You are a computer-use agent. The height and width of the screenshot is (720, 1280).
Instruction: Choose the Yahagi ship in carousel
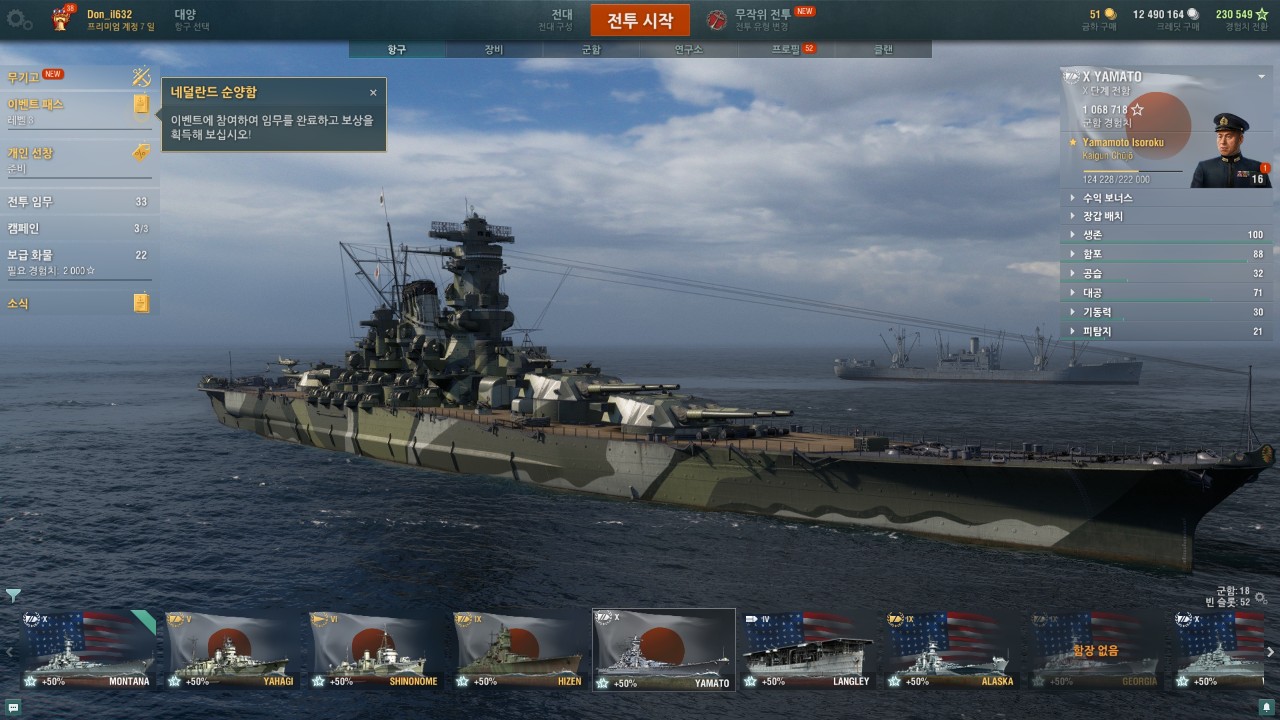(x=232, y=650)
